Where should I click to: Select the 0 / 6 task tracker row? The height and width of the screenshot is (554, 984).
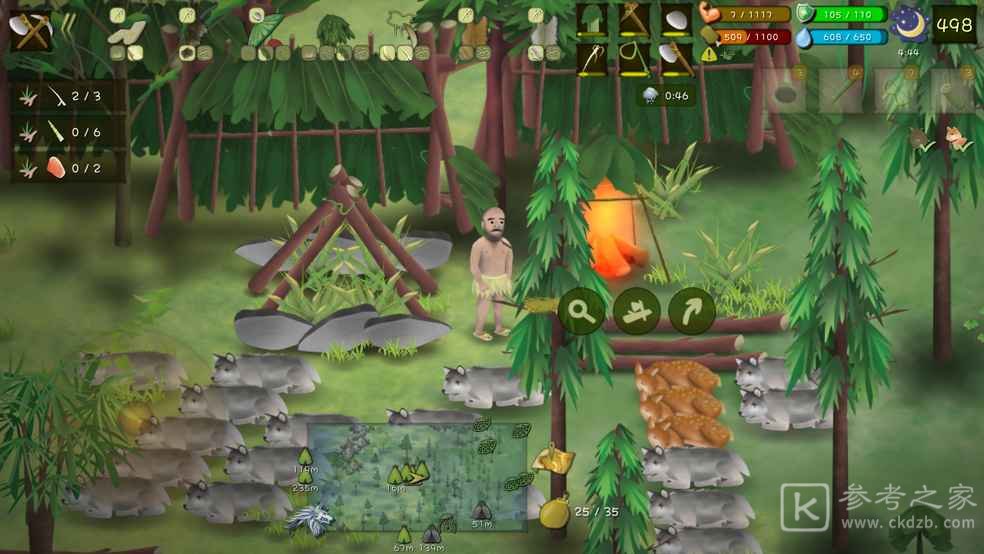[x=68, y=132]
